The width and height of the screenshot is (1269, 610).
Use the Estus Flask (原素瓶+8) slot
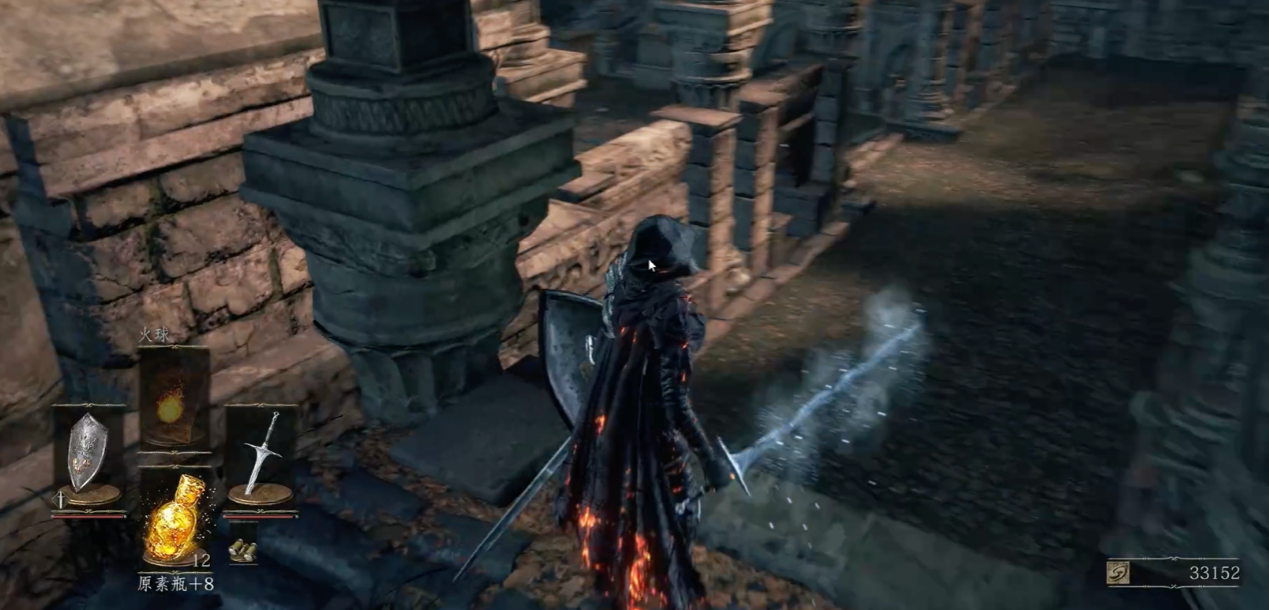coord(174,520)
